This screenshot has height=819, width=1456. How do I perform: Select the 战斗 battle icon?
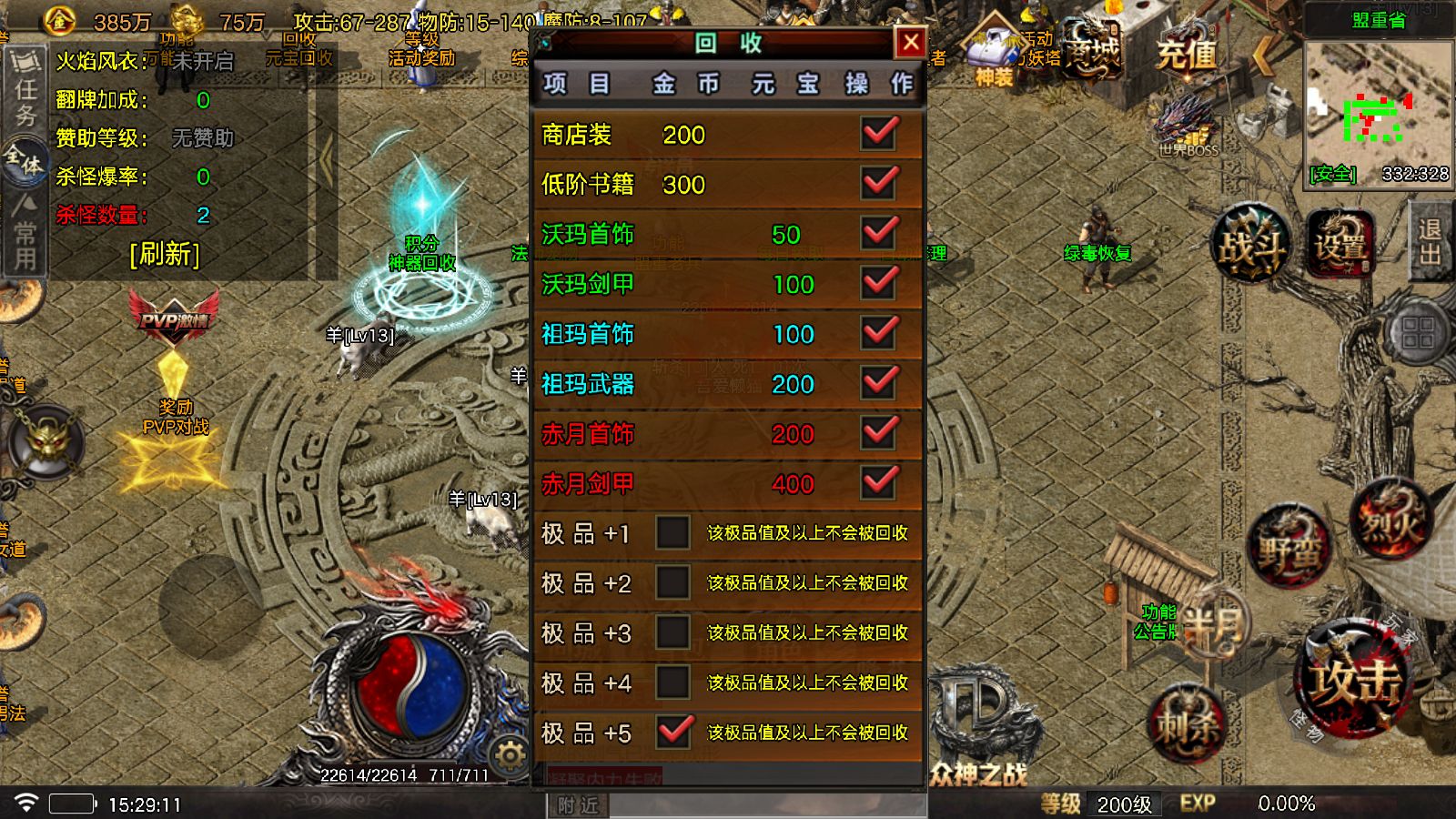pyautogui.click(x=1249, y=244)
